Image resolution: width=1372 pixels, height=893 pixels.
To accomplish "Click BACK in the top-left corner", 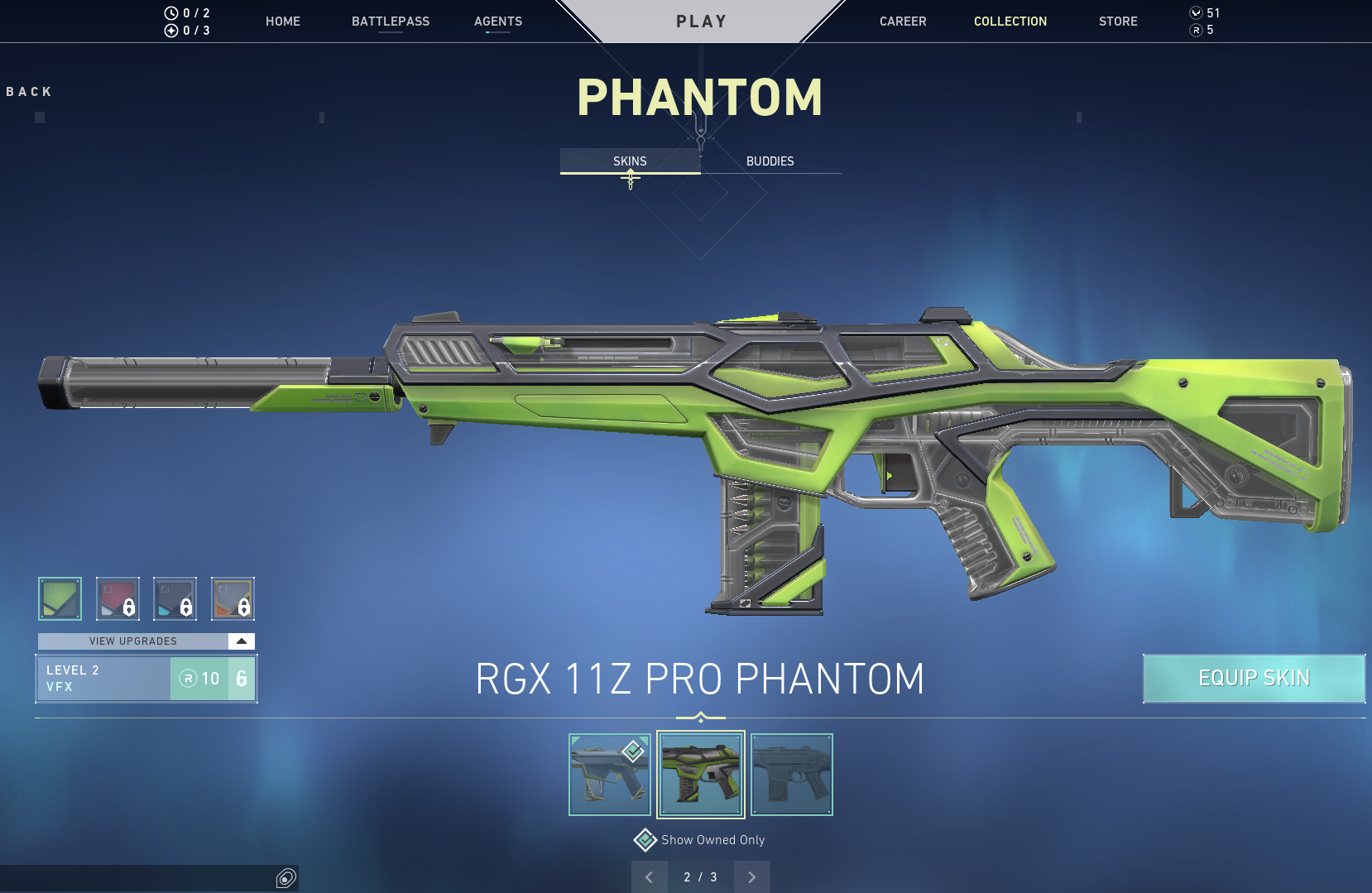I will [x=29, y=91].
